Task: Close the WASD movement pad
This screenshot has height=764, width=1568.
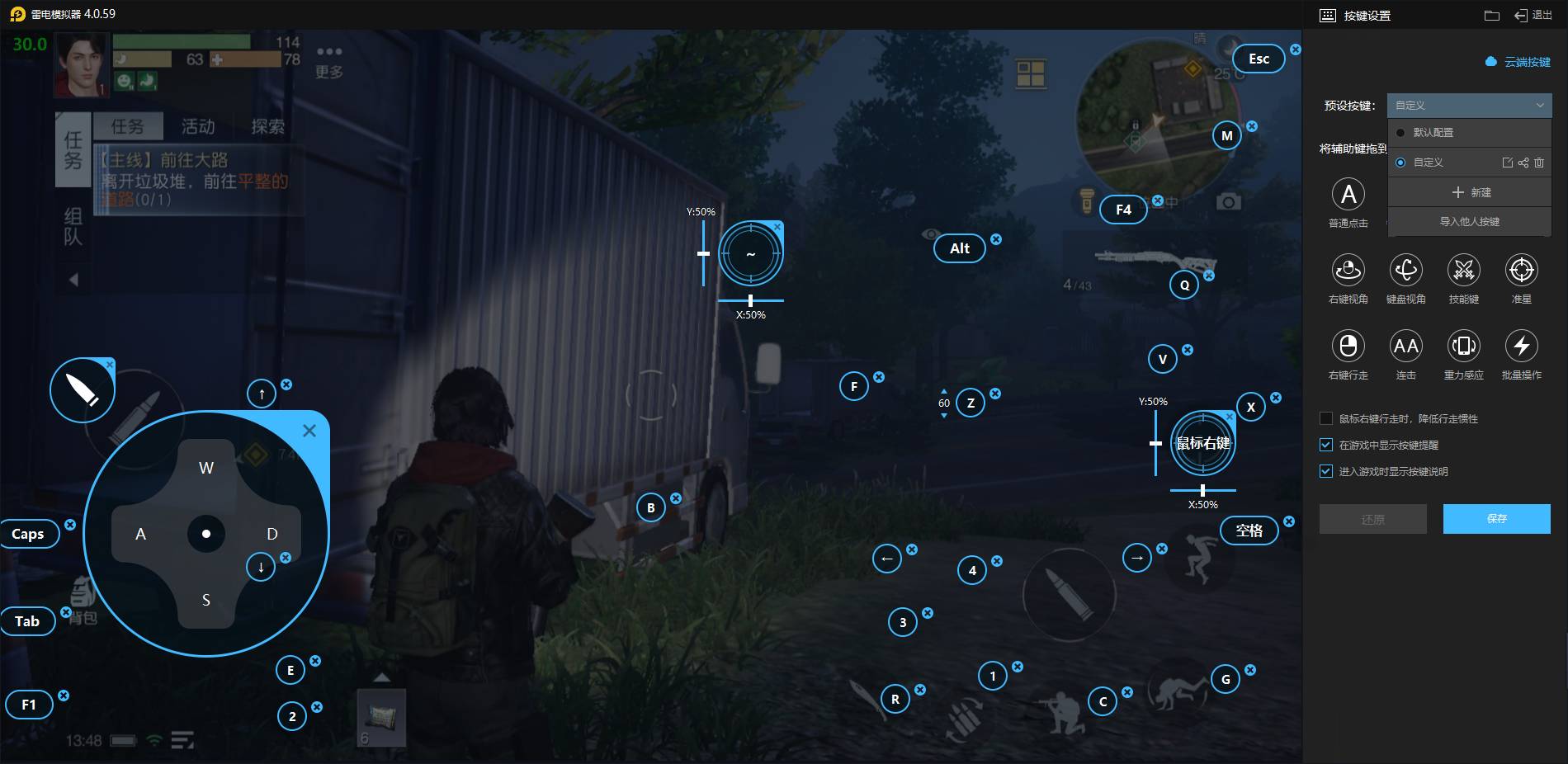Action: [309, 431]
